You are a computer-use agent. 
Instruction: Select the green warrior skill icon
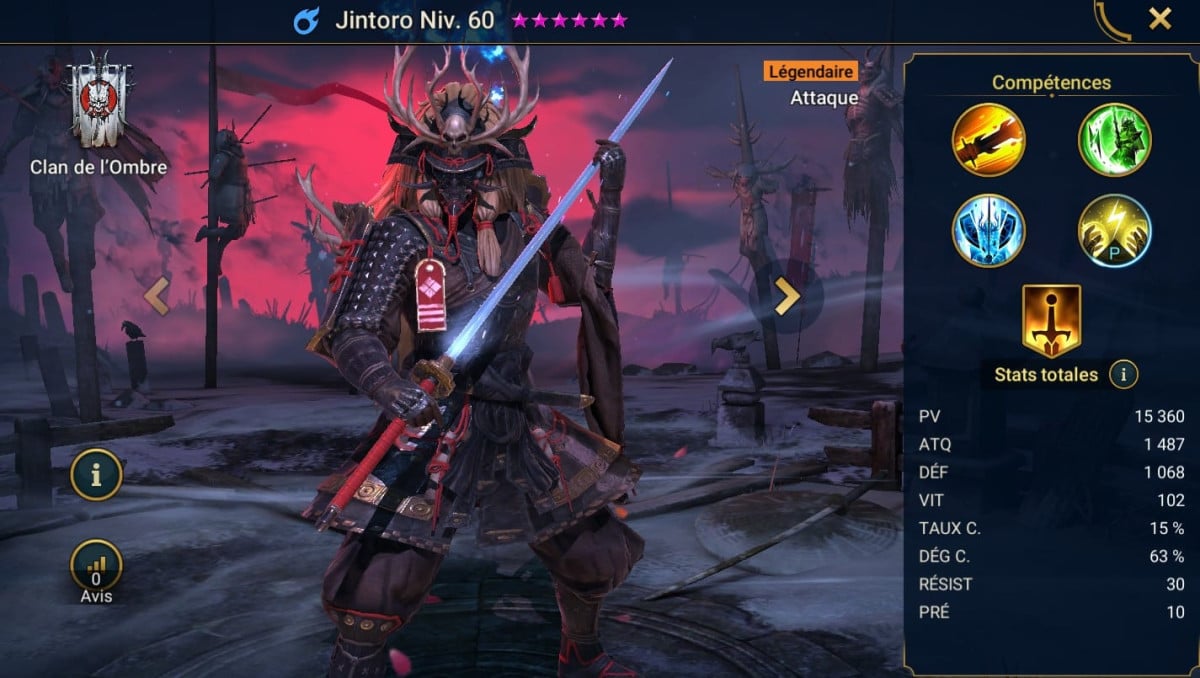pos(1114,139)
